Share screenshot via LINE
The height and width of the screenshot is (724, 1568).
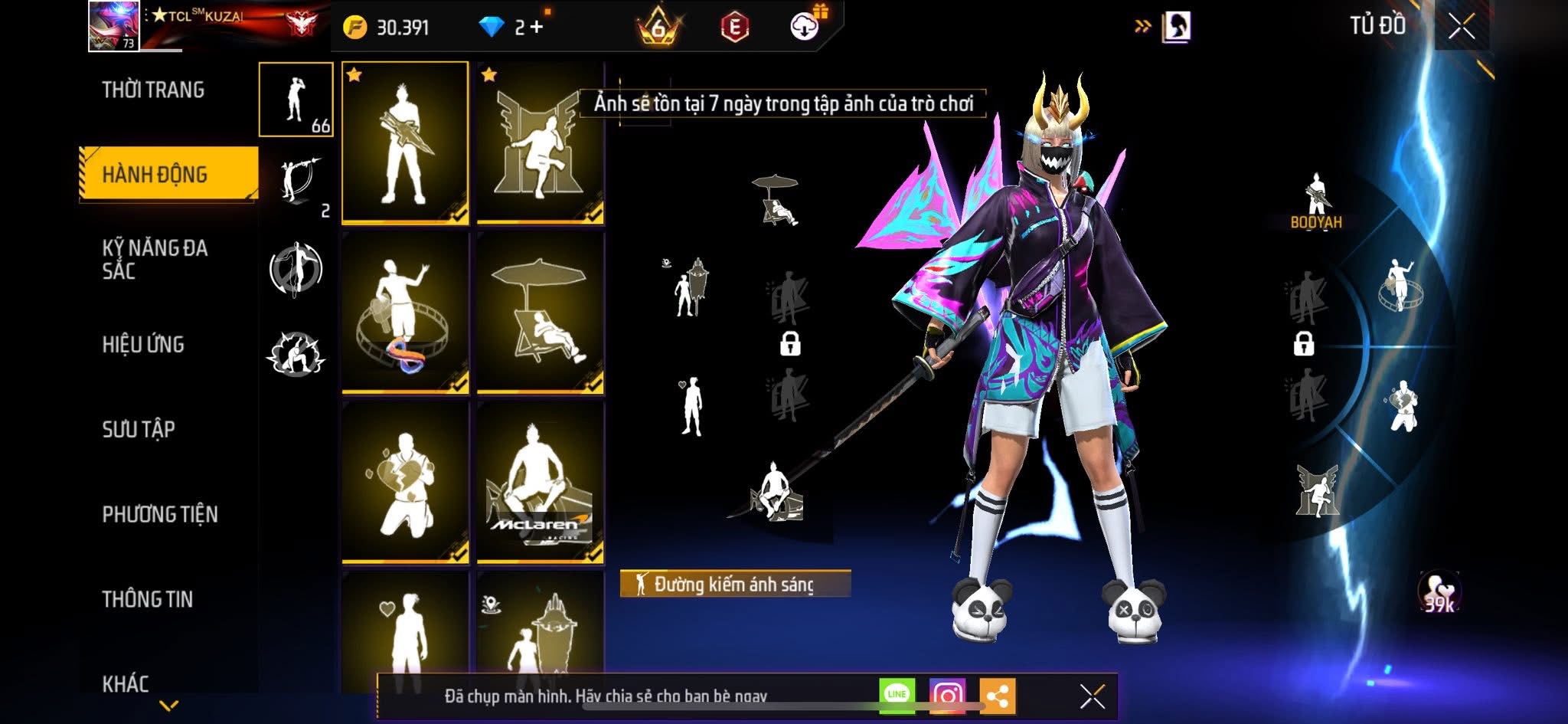(897, 694)
